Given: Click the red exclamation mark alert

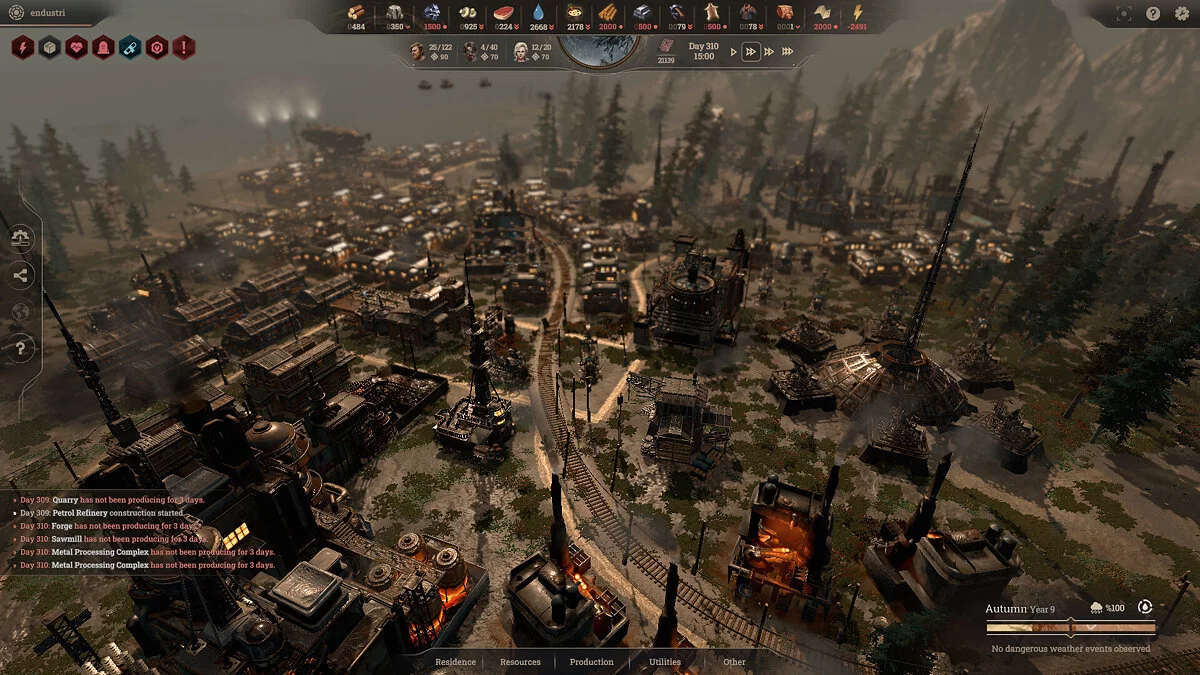Looking at the screenshot, I should point(183,47).
